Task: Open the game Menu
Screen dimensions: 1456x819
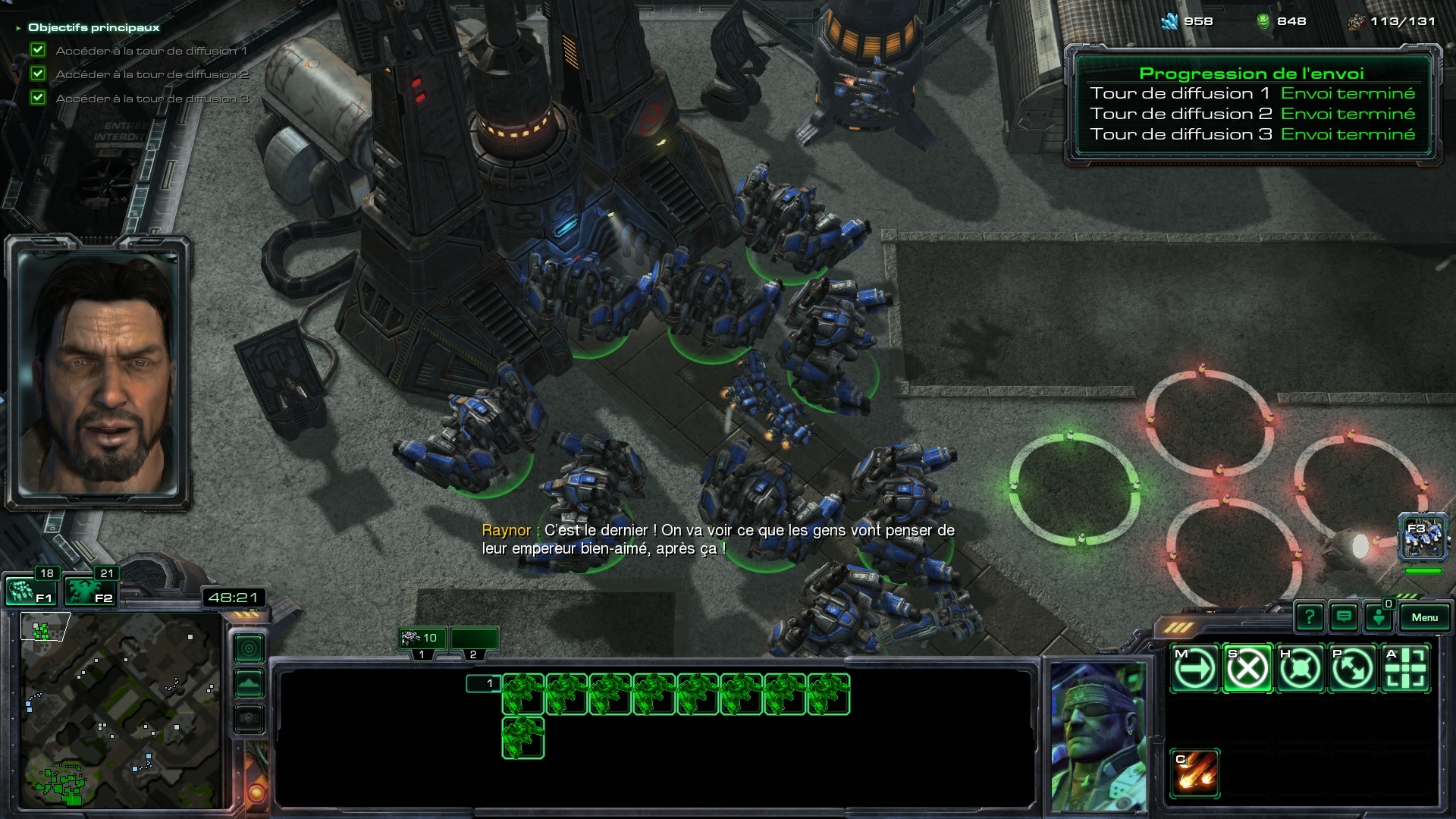Action: [1424, 617]
